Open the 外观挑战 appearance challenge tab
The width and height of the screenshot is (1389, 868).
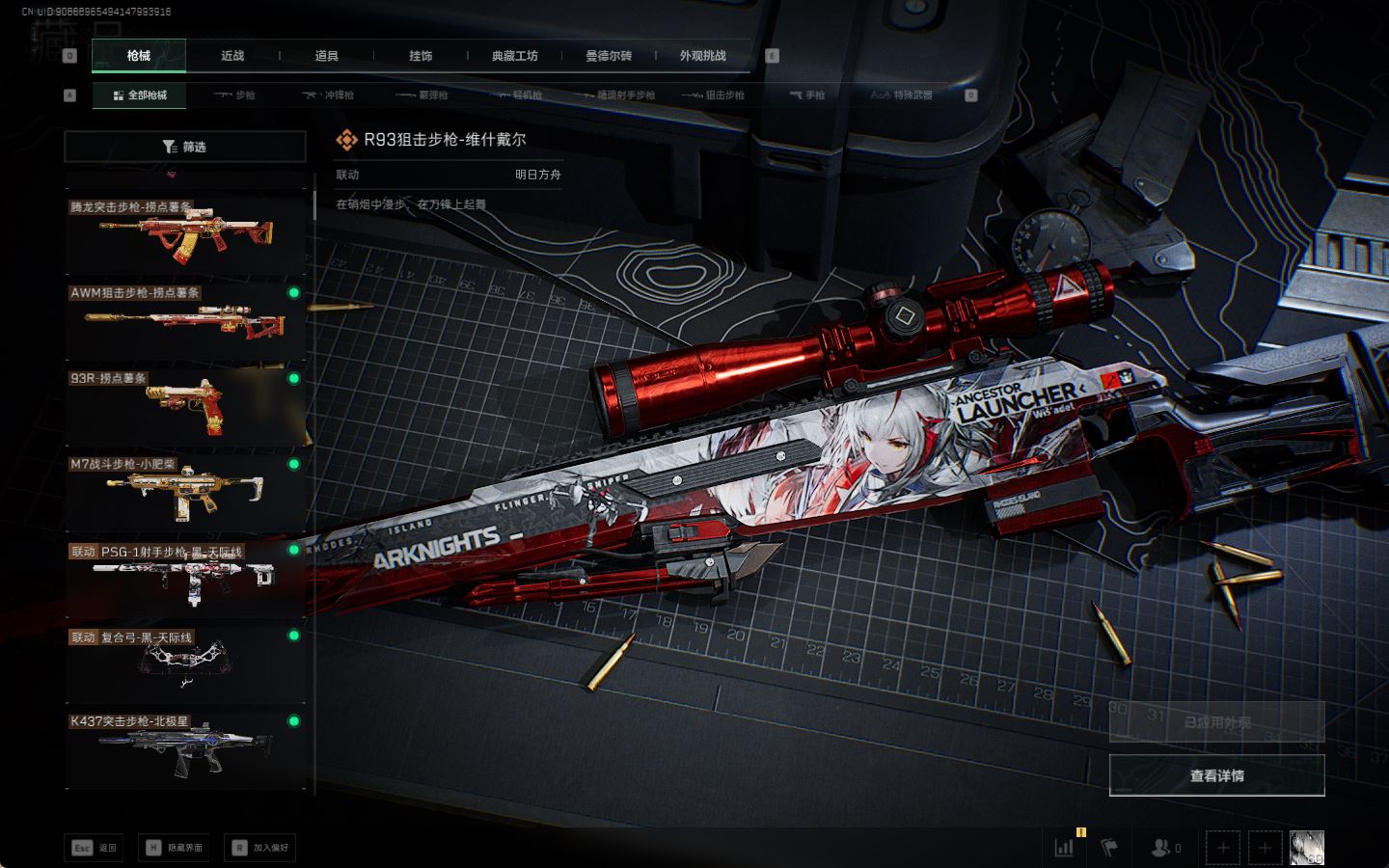click(x=702, y=56)
